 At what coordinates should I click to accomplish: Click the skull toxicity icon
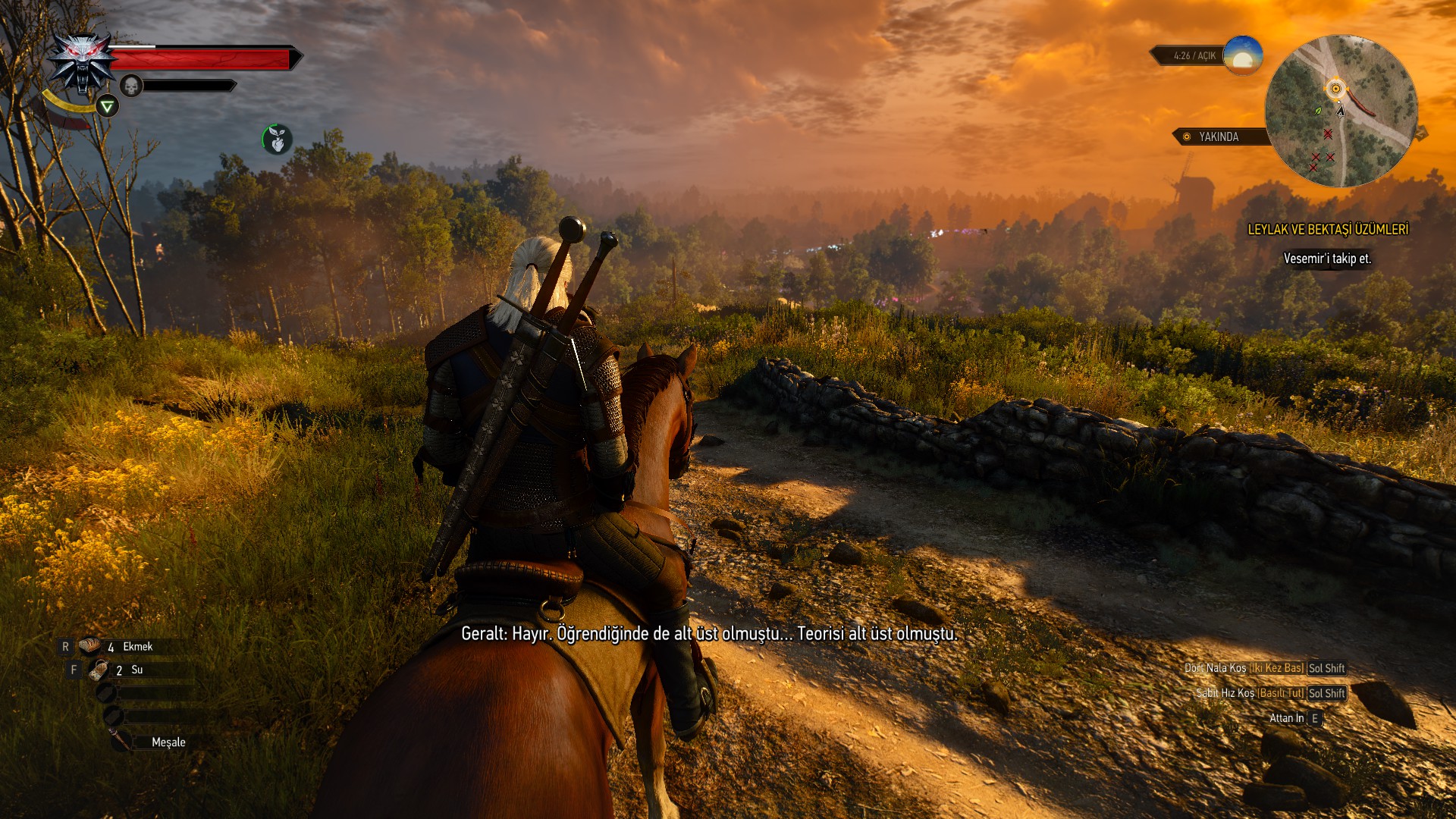pyautogui.click(x=131, y=86)
